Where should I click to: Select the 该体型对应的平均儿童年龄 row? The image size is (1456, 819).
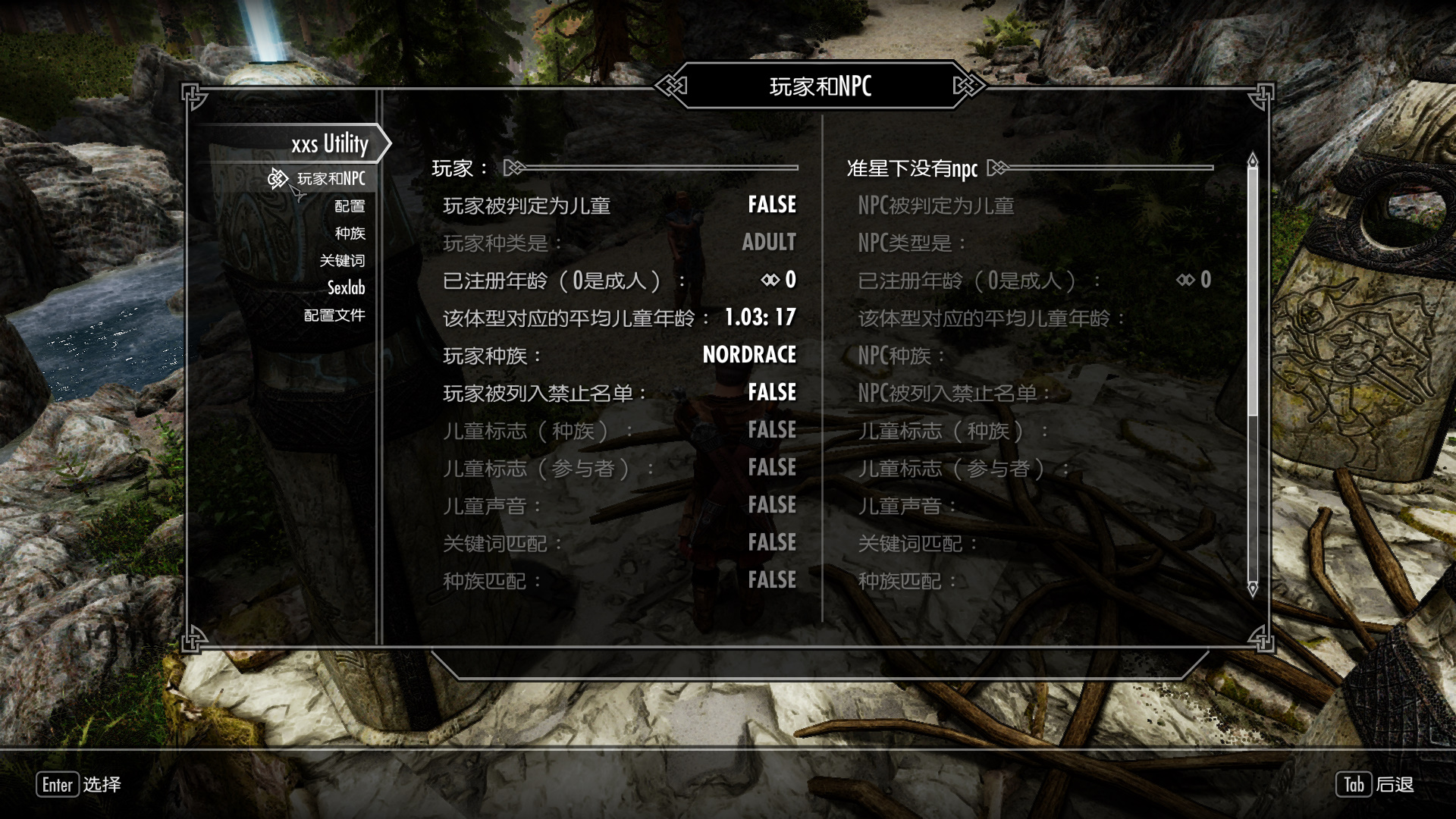tap(619, 318)
